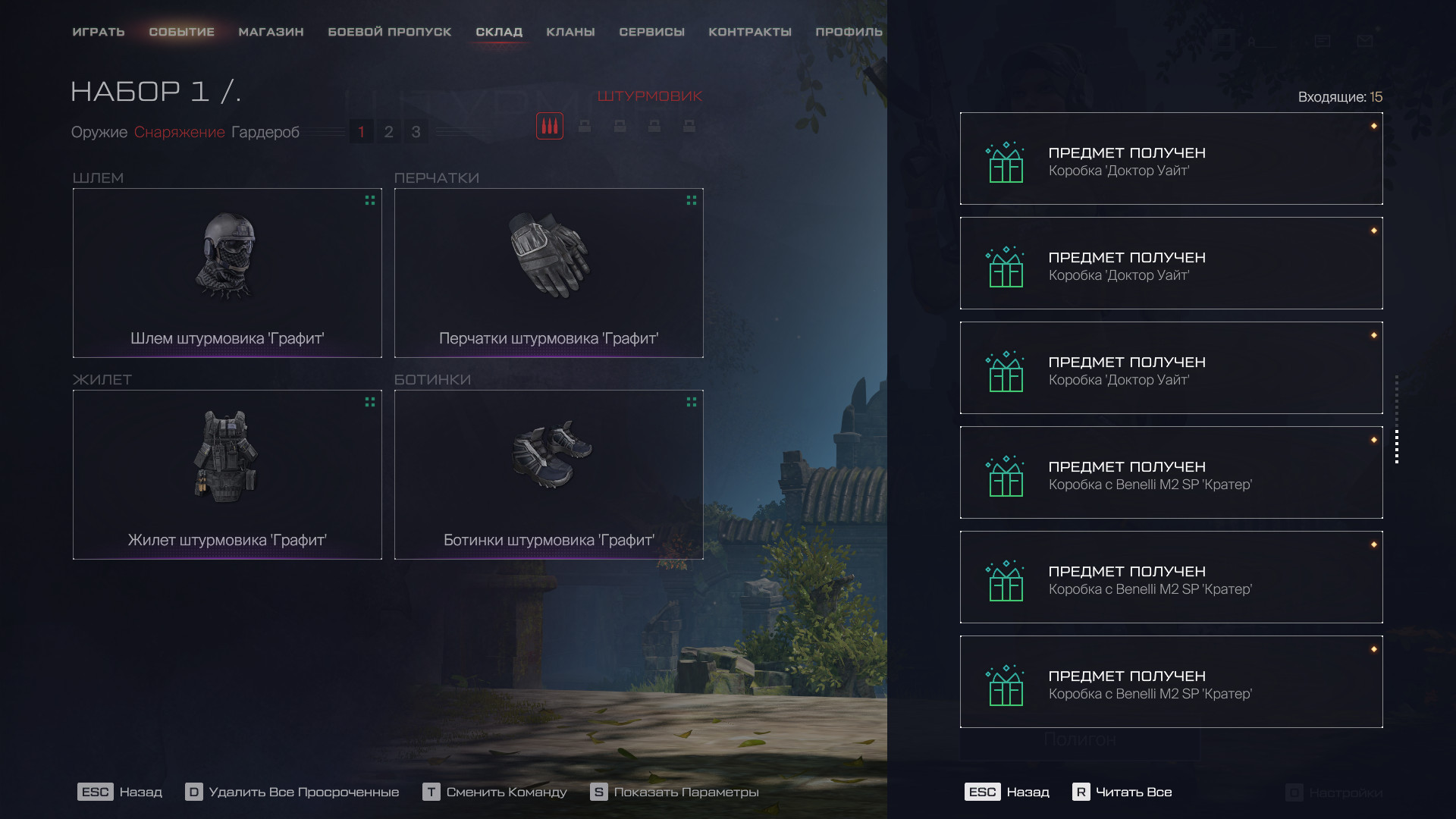Open the КОНТРАКТЫ section
This screenshot has width=1456, height=819.
[x=750, y=32]
